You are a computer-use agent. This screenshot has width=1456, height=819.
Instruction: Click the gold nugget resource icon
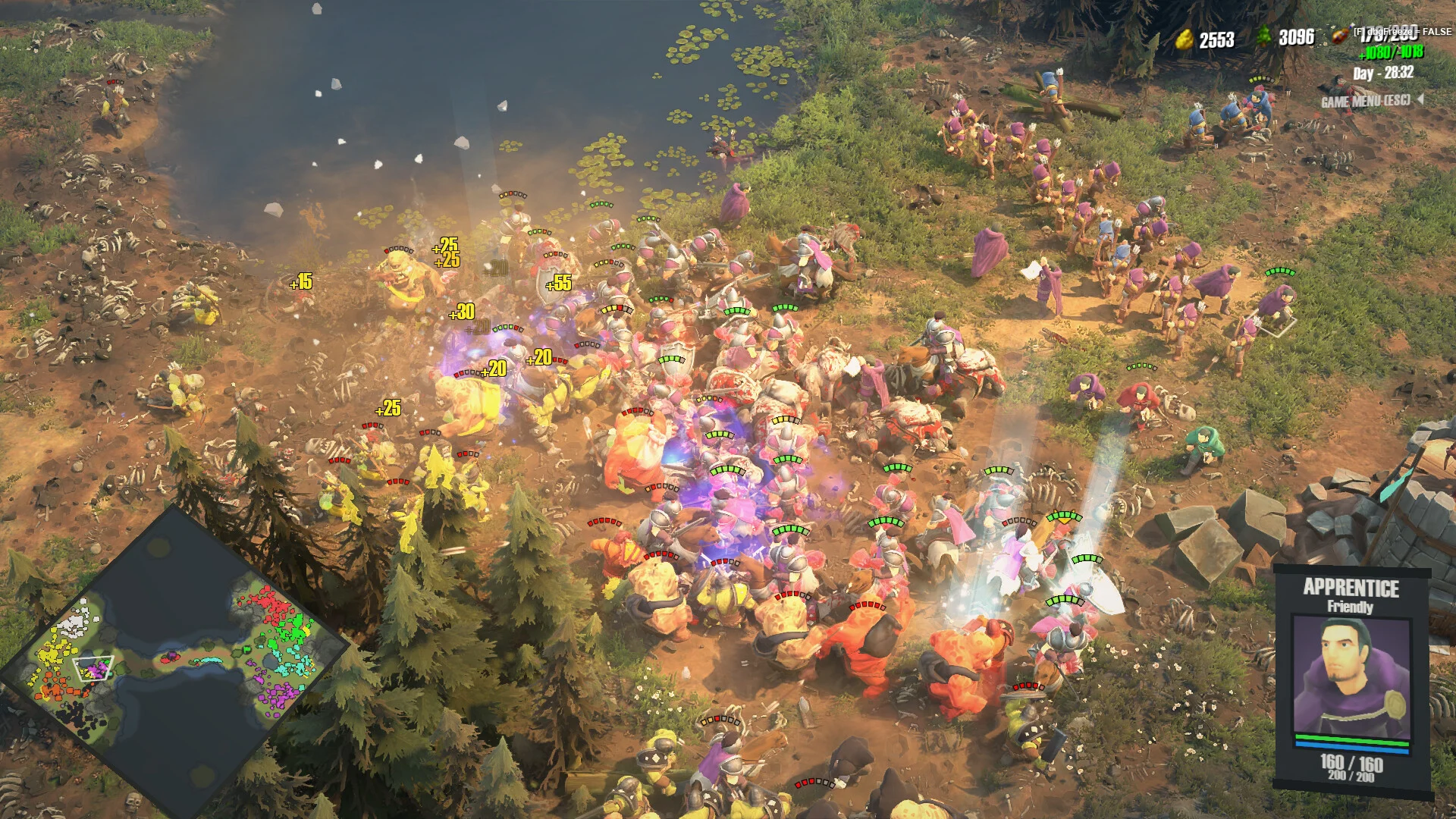tap(1184, 39)
